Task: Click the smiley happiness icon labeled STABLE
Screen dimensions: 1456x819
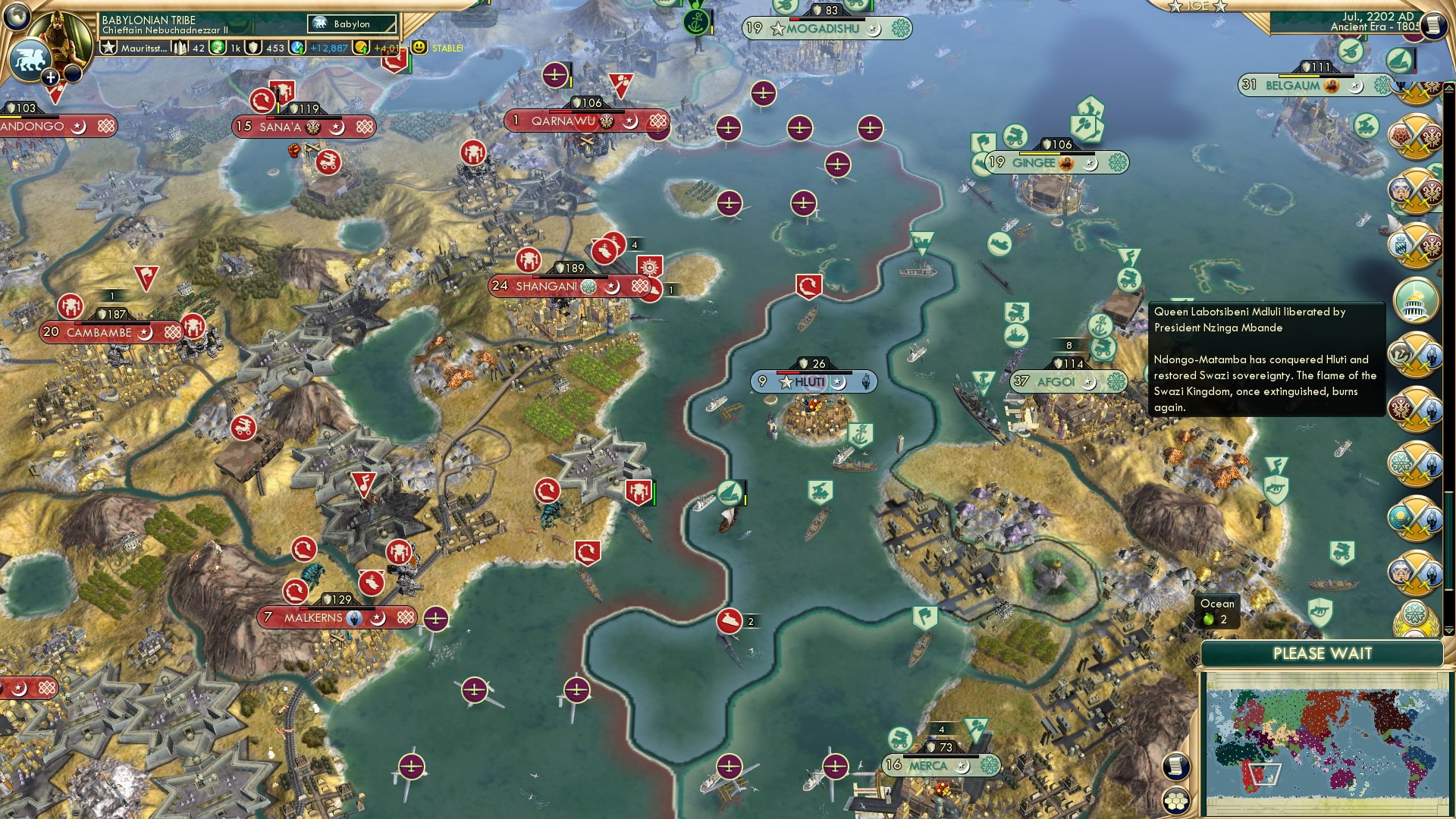Action: click(419, 47)
